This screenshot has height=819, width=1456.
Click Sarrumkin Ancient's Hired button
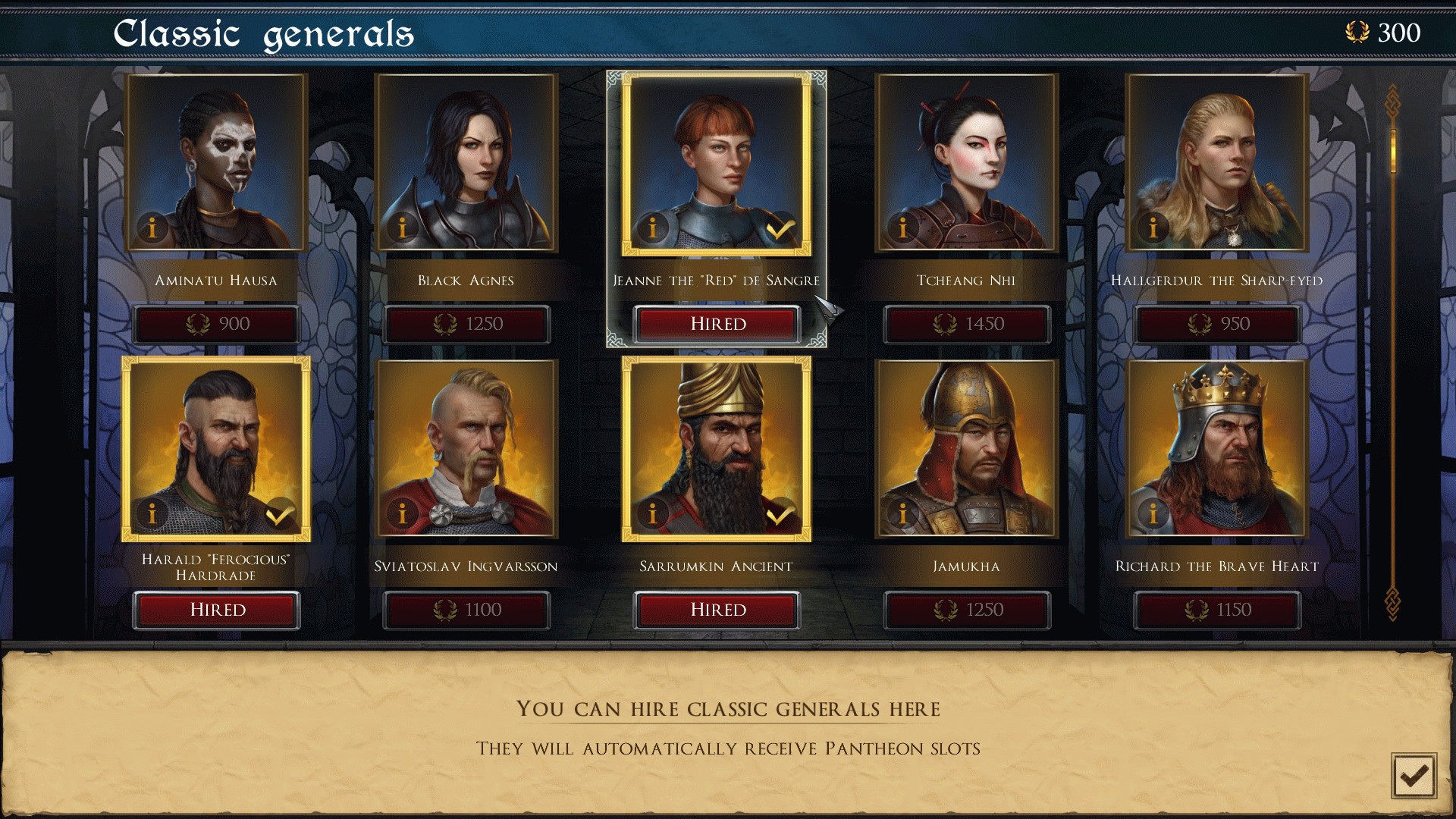(x=717, y=610)
